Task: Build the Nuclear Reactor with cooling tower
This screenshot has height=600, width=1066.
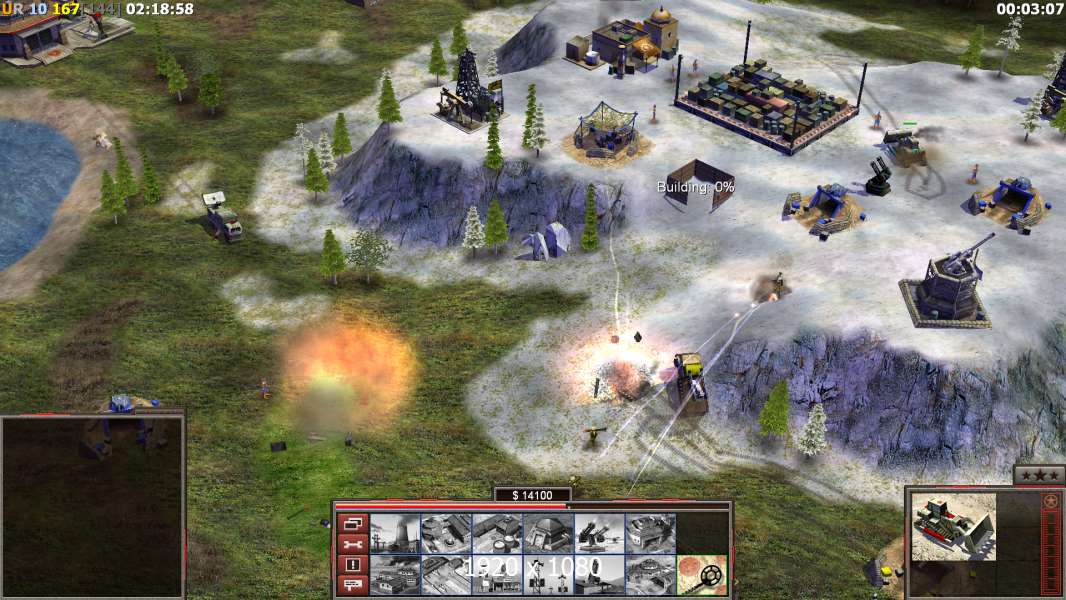Action: point(394,533)
